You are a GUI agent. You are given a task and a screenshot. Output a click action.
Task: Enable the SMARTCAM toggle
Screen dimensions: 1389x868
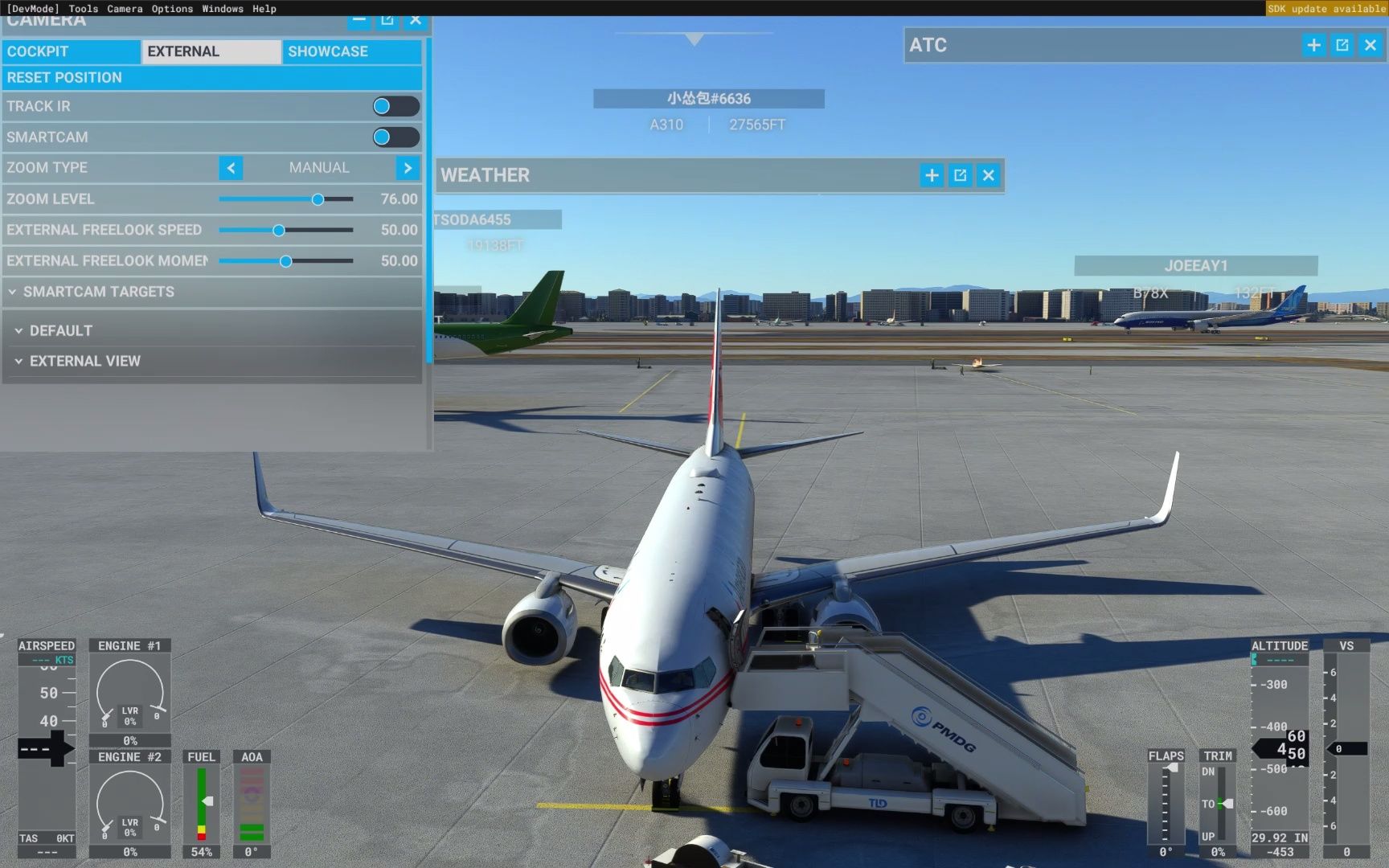click(x=395, y=137)
